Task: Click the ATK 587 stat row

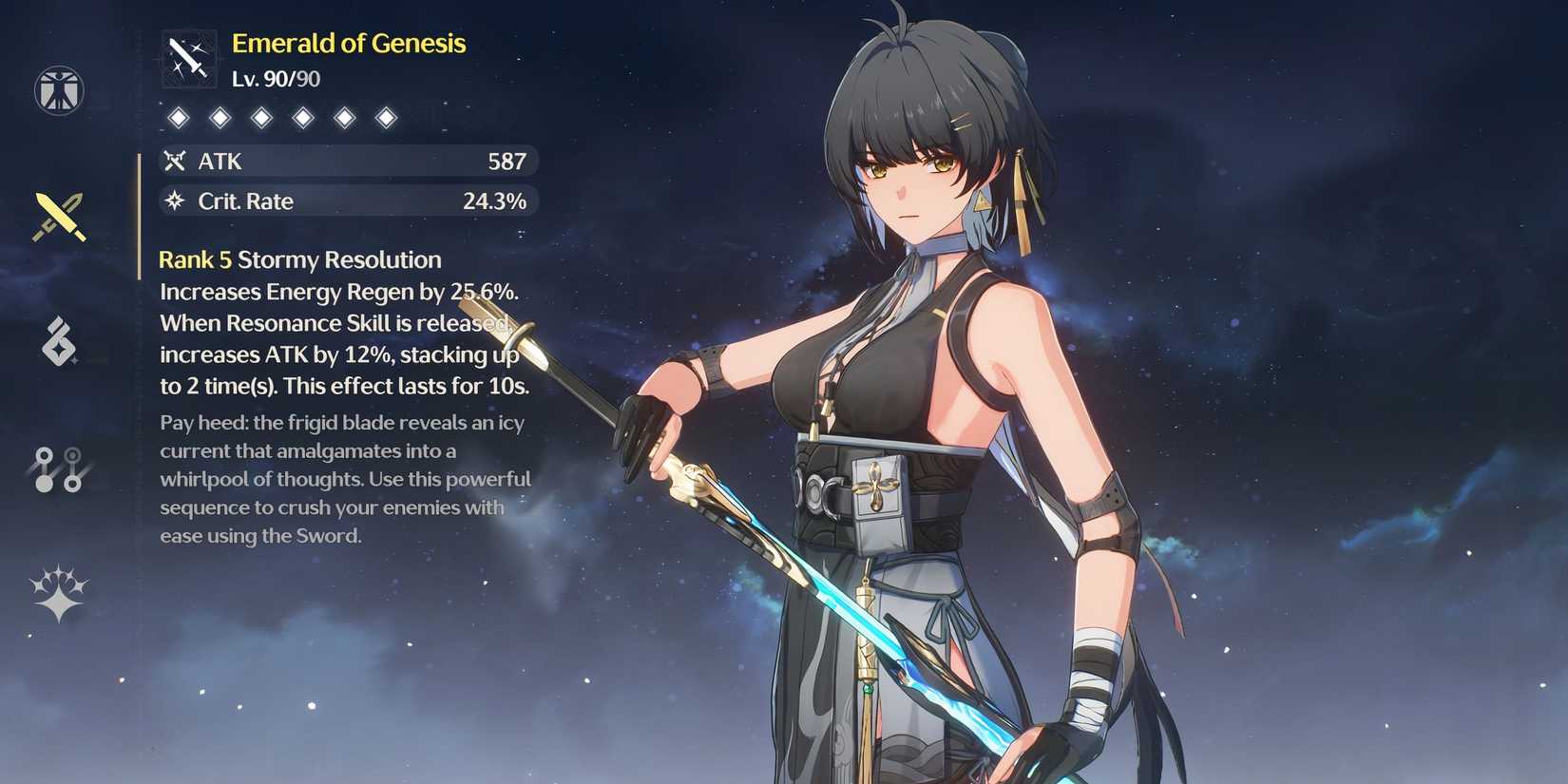Action: click(x=347, y=162)
